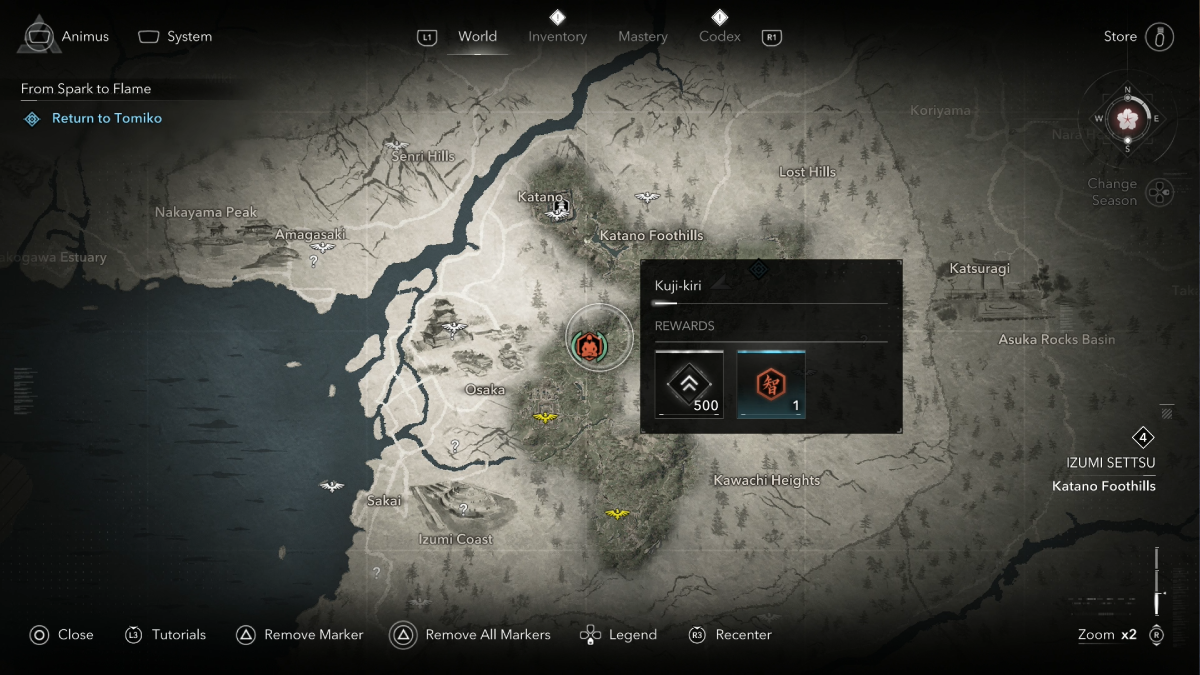Click the yellow viewpoint marker near Osaka
The height and width of the screenshot is (675, 1200).
click(545, 418)
